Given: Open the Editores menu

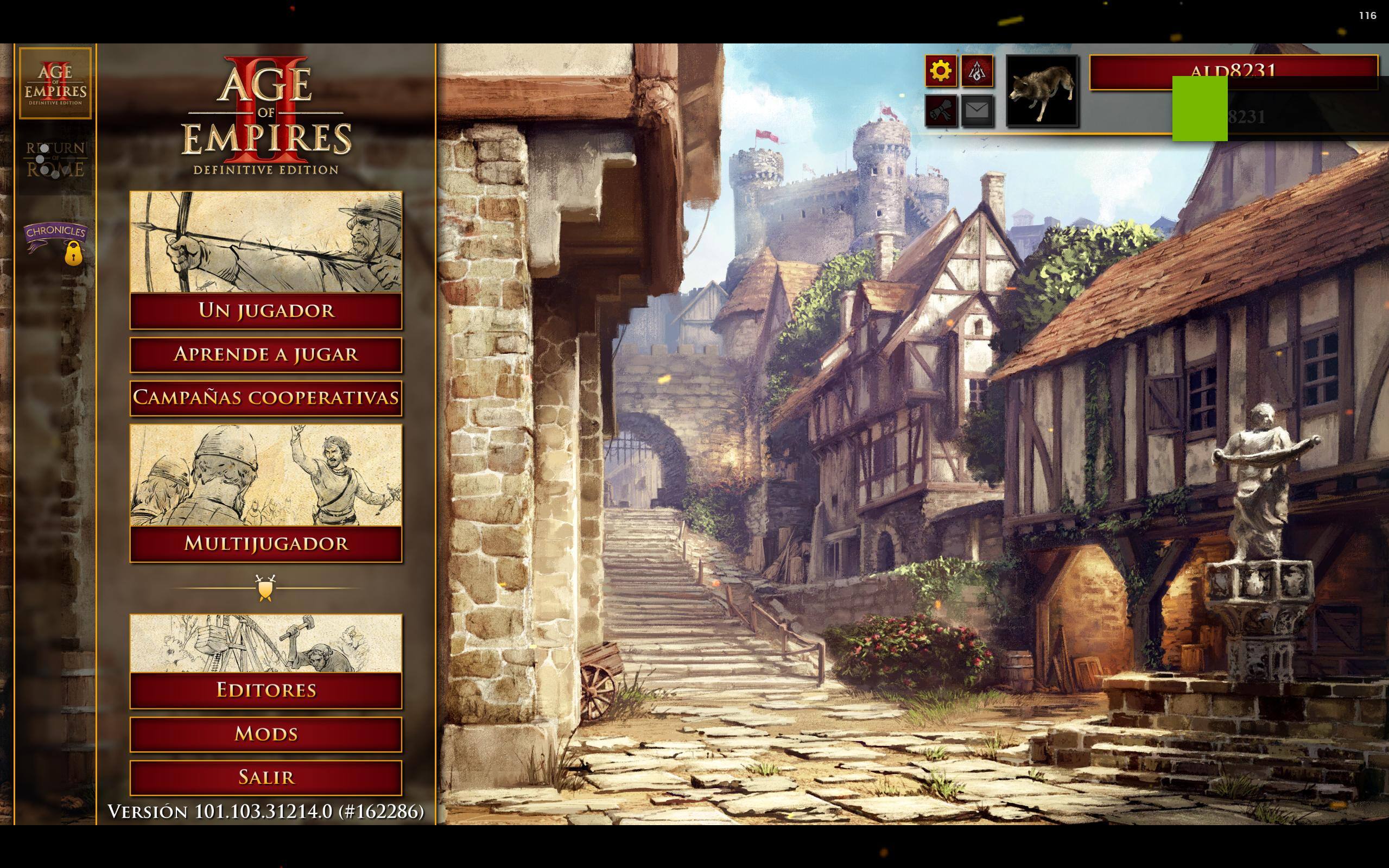Looking at the screenshot, I should (x=266, y=689).
